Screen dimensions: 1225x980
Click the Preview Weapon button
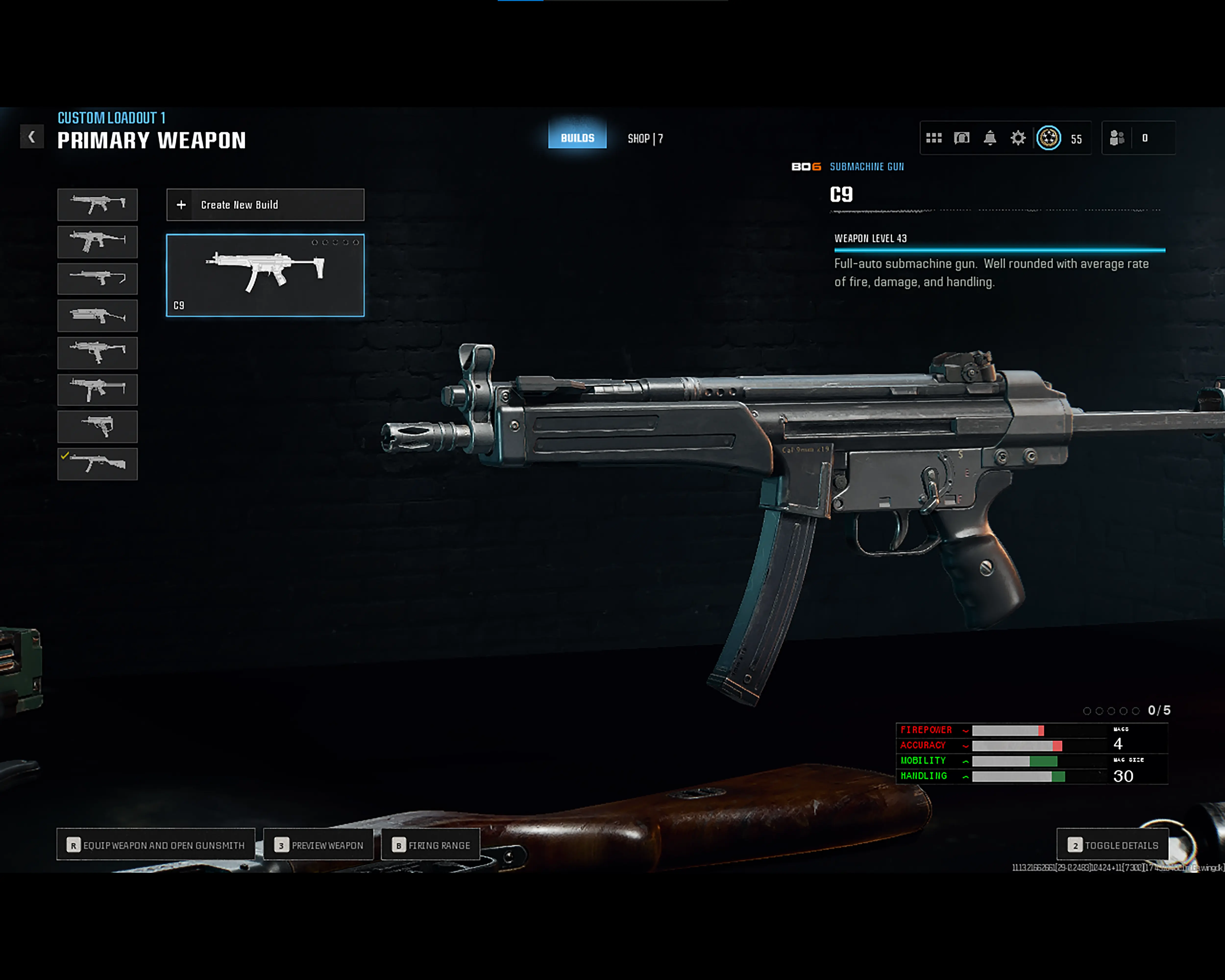(x=318, y=845)
